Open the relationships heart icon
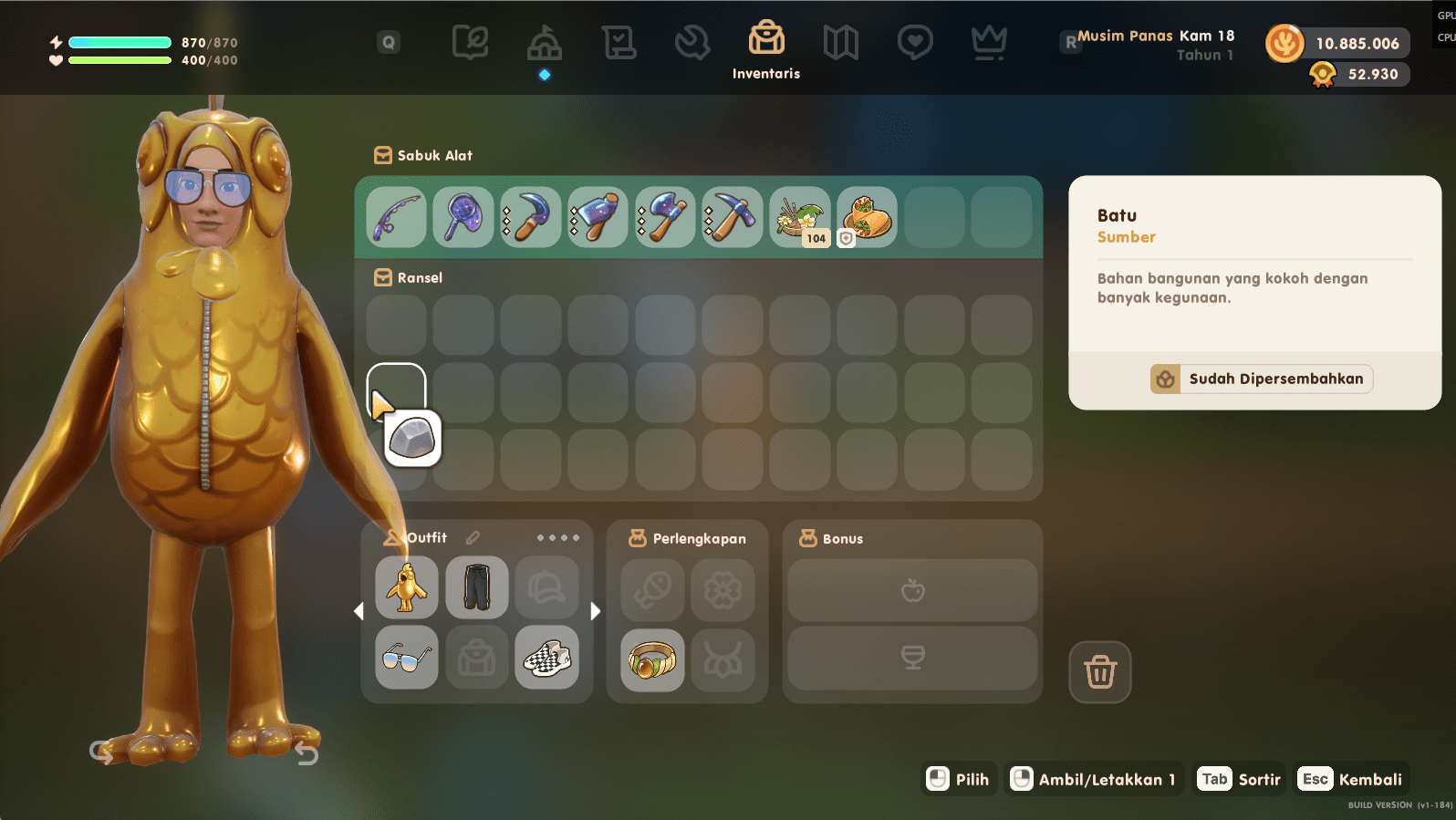The image size is (1456, 820). click(x=914, y=41)
